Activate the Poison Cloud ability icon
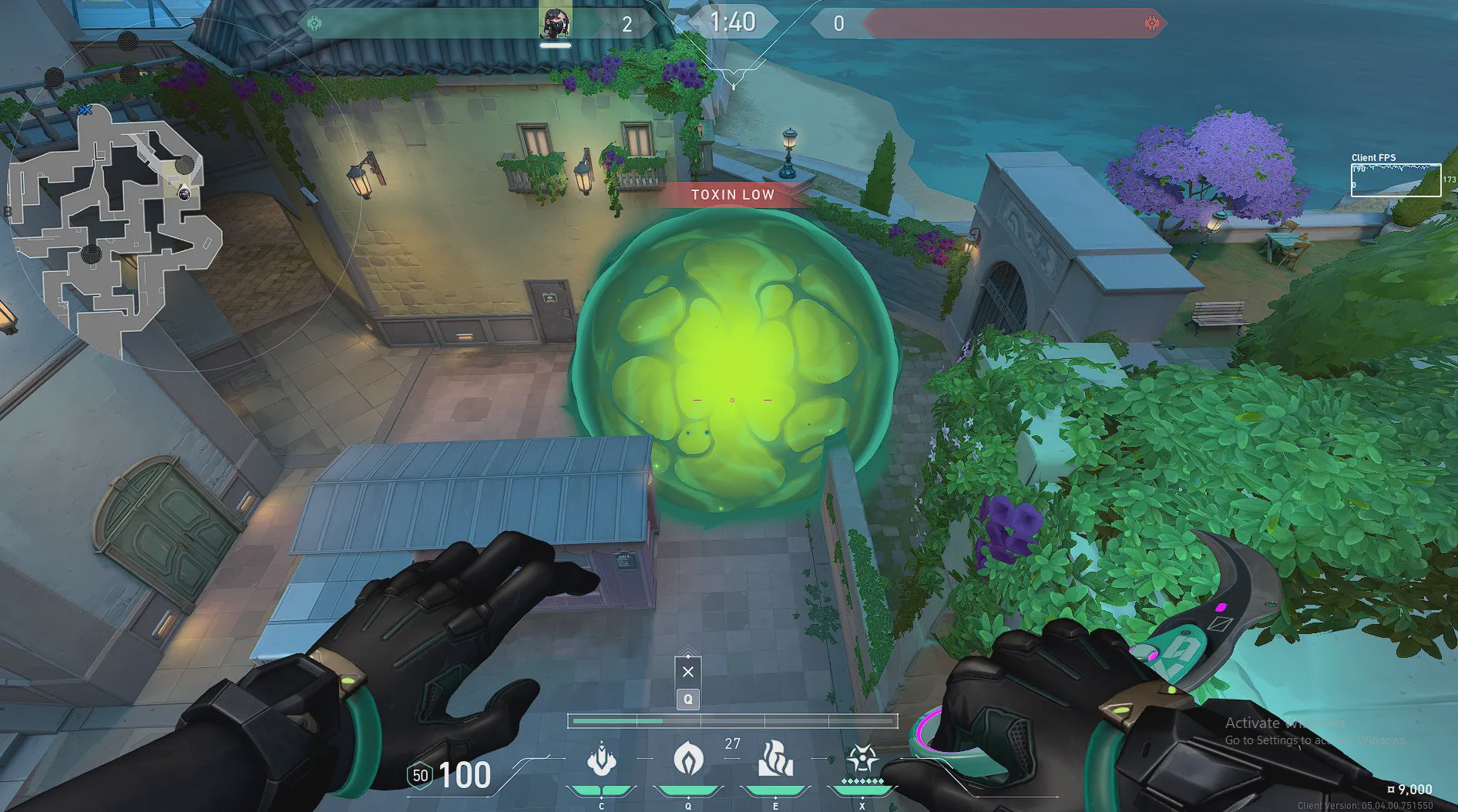Screen dimensions: 1458x812 [x=687, y=760]
